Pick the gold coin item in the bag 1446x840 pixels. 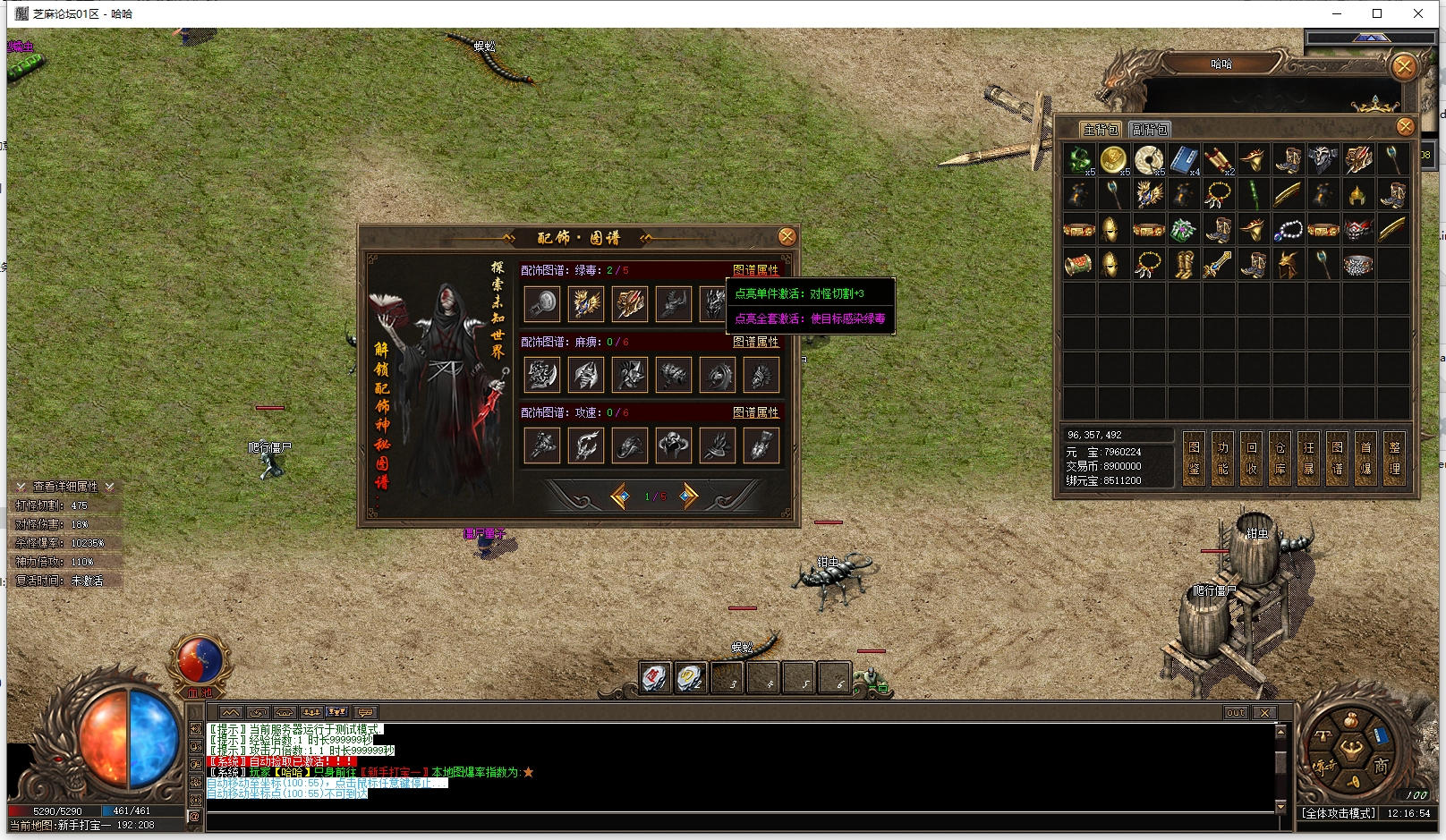(1113, 159)
